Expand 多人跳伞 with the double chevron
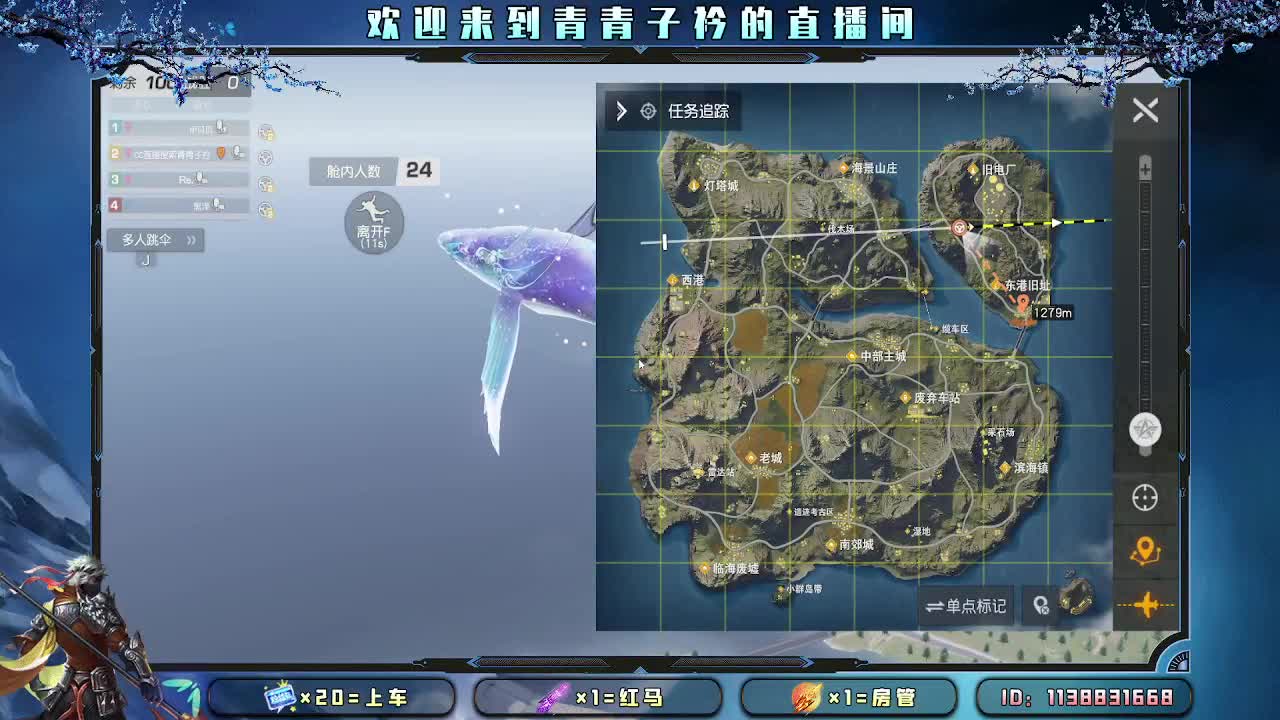This screenshot has width=1280, height=720. point(190,239)
